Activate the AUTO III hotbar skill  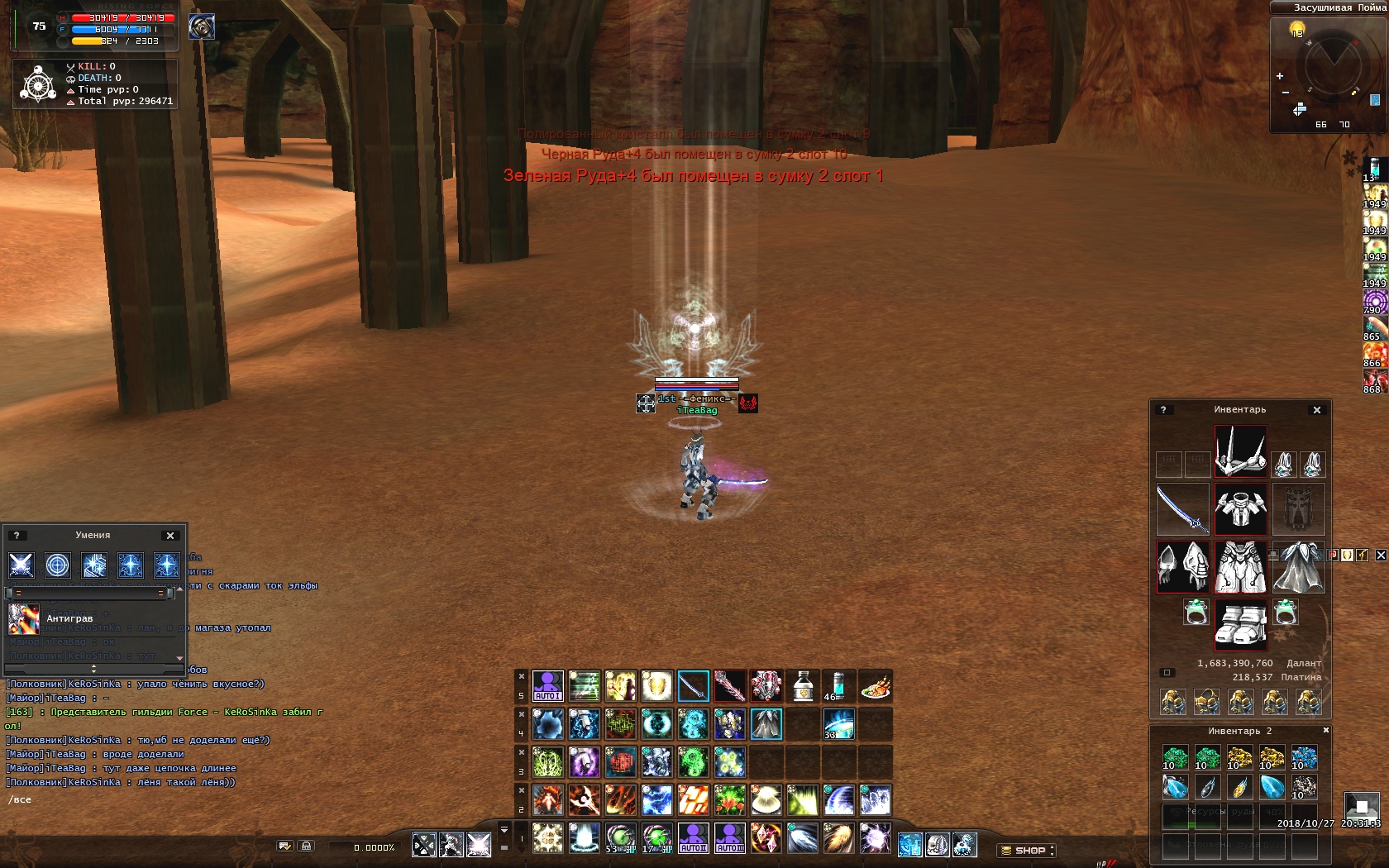pos(729,837)
